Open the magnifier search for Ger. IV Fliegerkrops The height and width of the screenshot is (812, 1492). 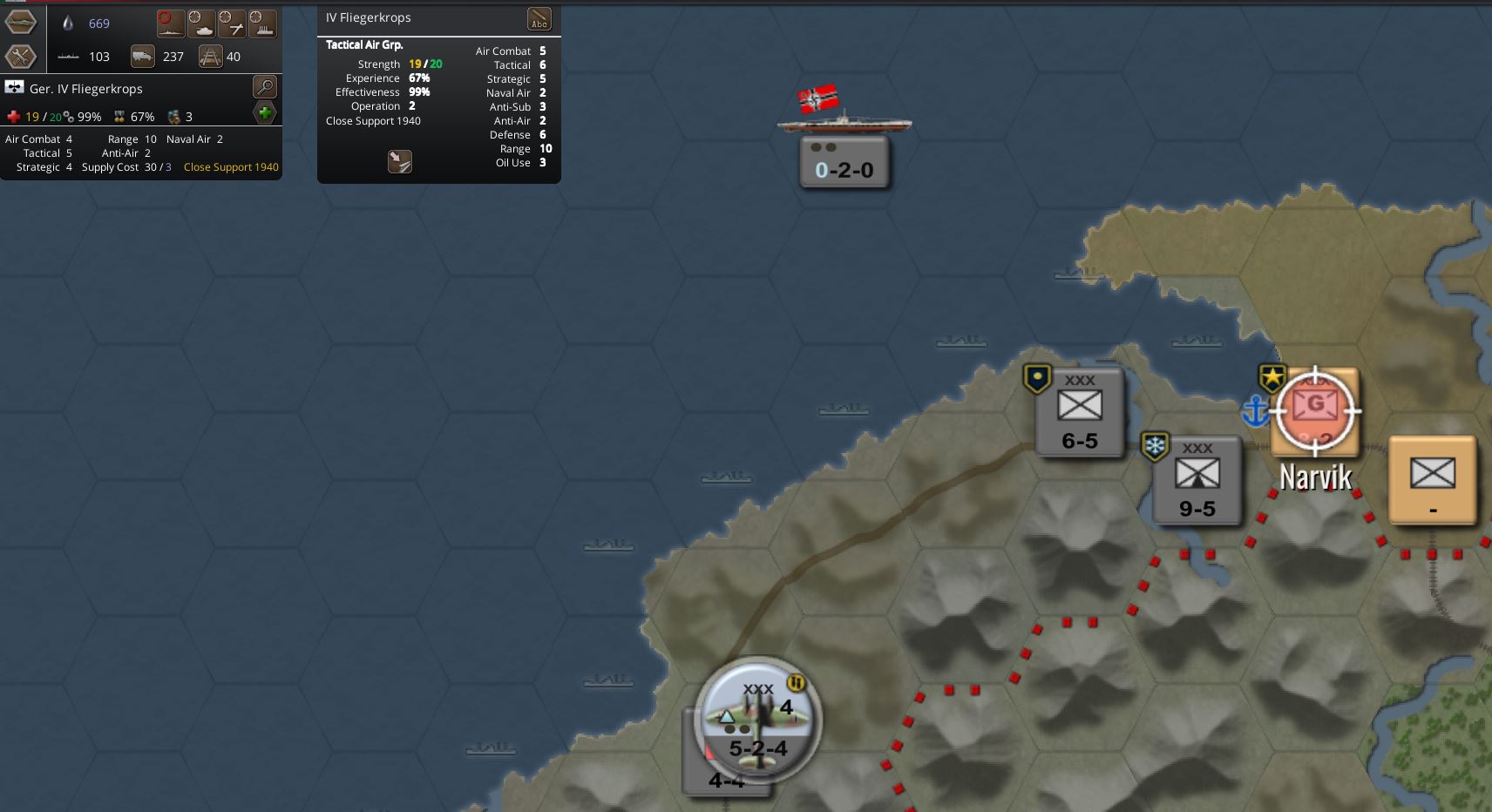(264, 86)
